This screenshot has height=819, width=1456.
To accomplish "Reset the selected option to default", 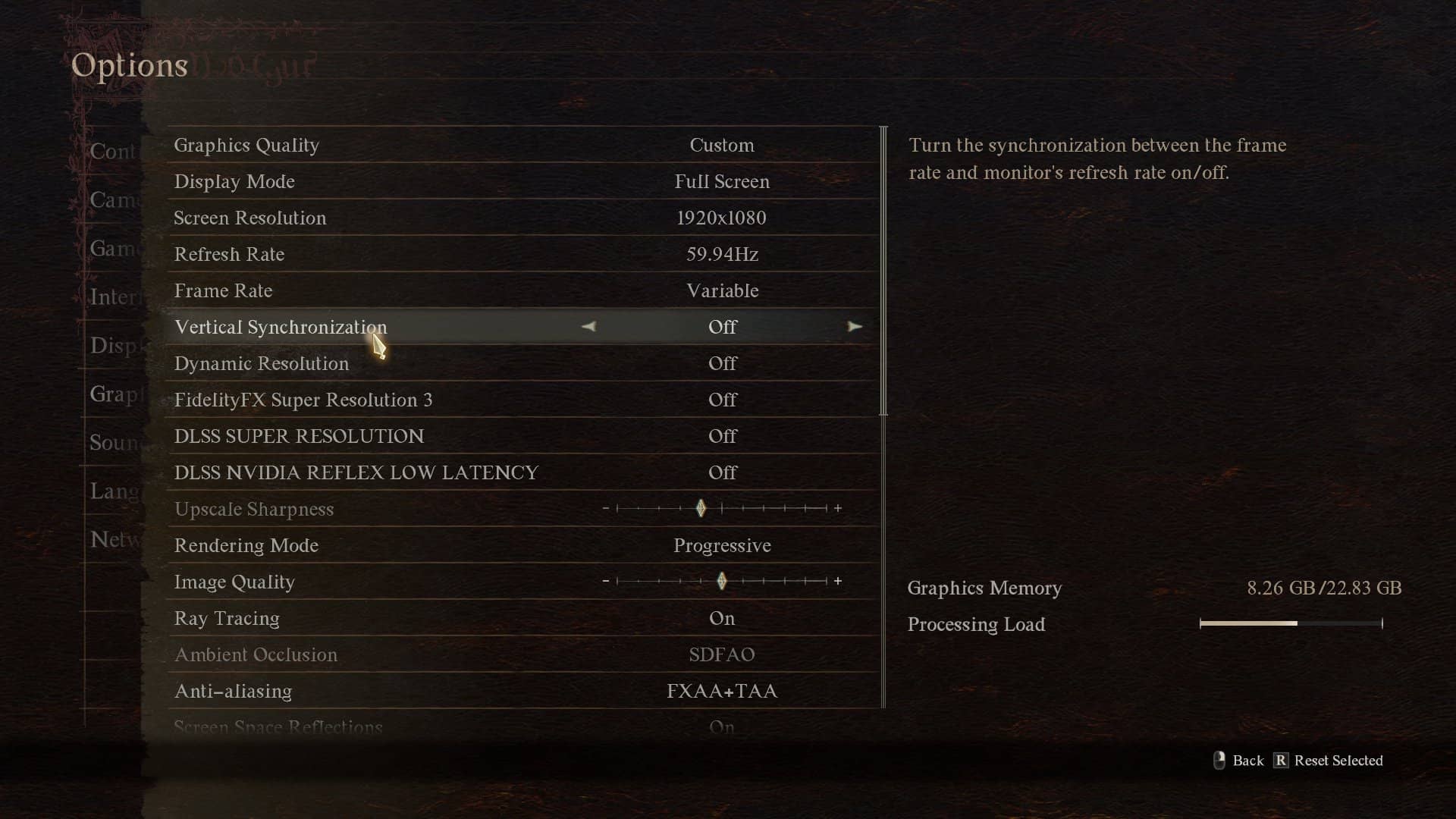I will pos(1329,761).
